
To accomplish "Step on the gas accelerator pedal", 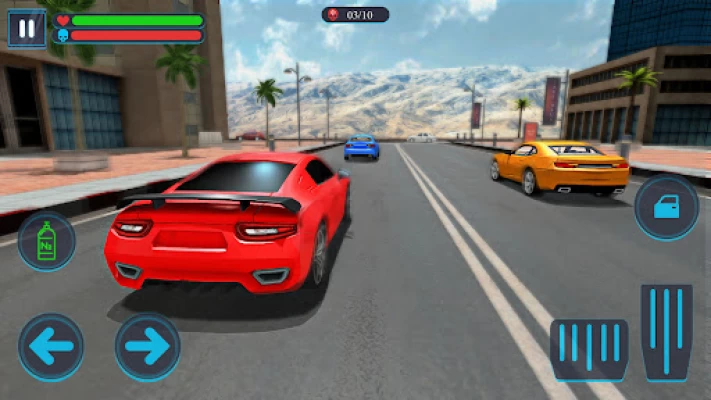I will [667, 332].
